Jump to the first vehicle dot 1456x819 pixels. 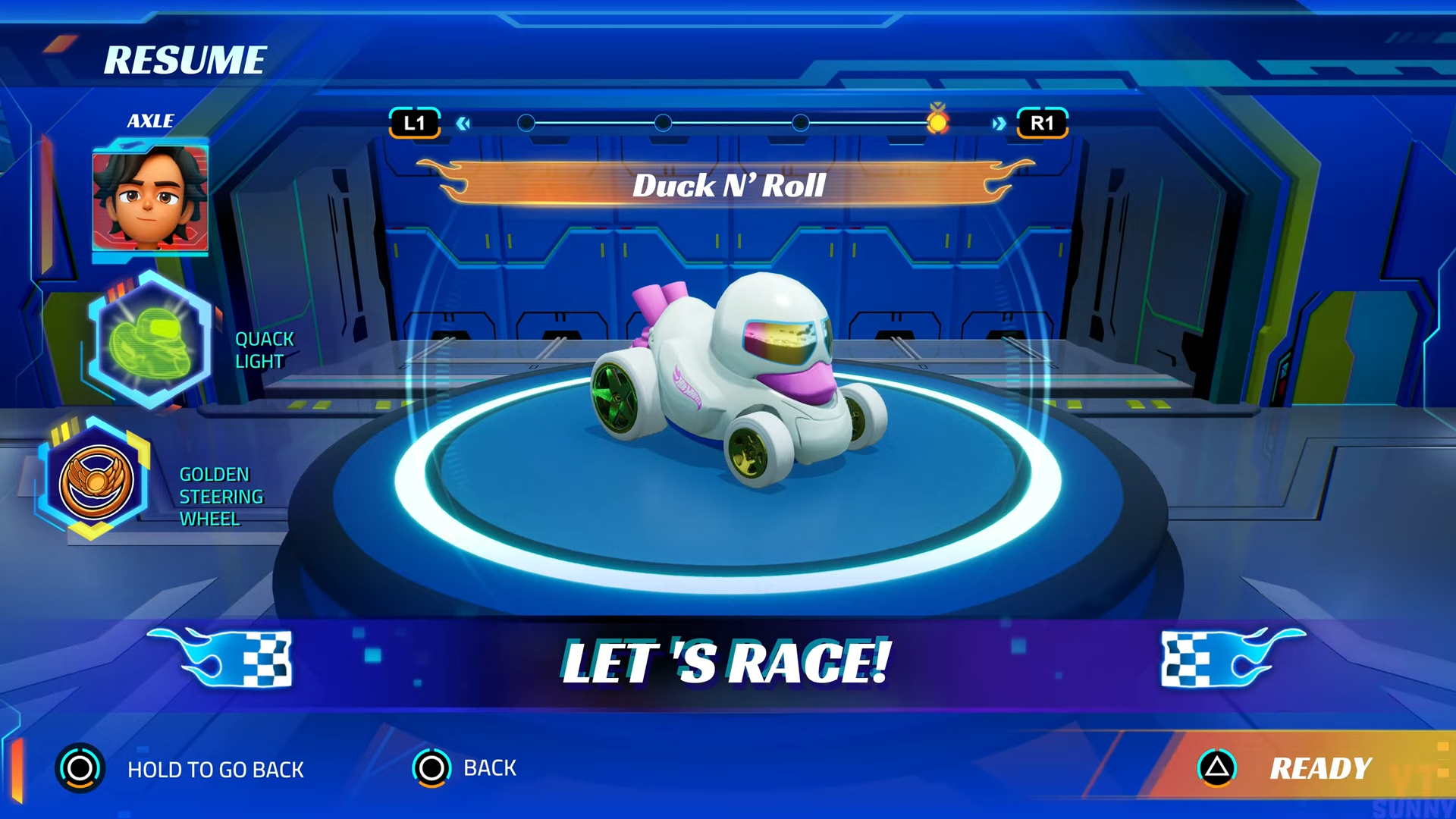click(x=526, y=123)
